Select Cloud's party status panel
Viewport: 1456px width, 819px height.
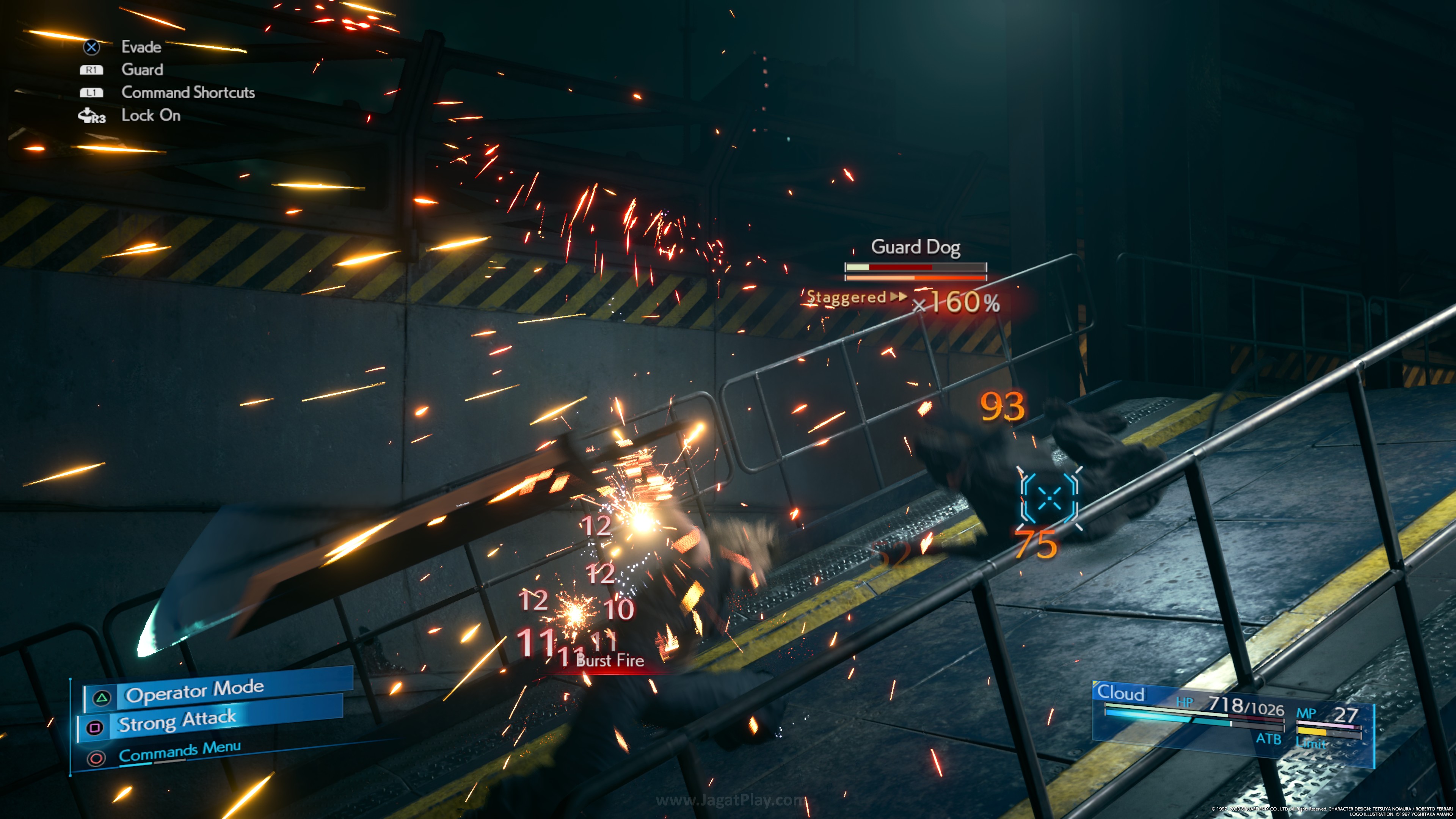[1232, 718]
